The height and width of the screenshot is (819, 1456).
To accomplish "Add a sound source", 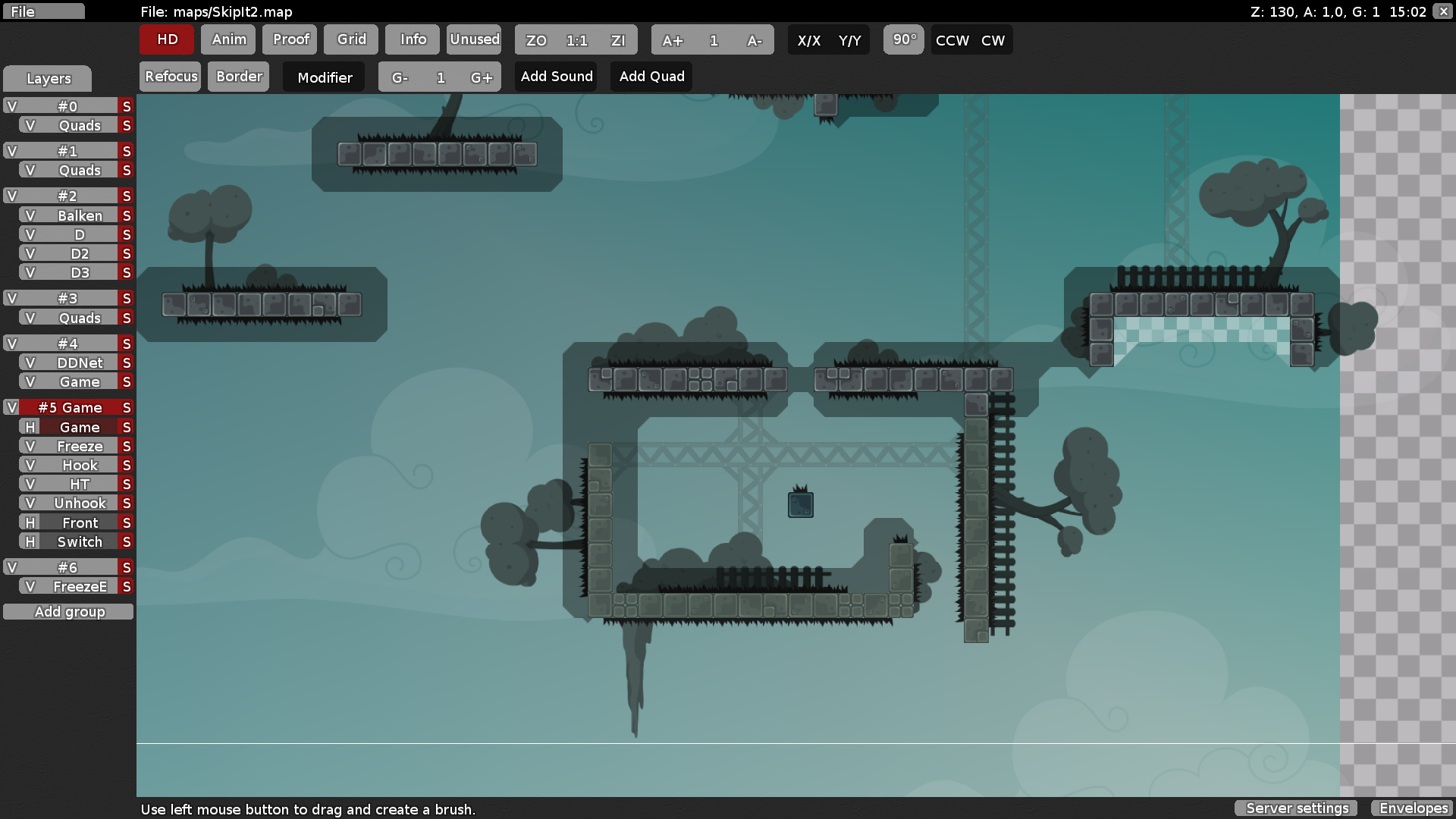I will click(556, 76).
